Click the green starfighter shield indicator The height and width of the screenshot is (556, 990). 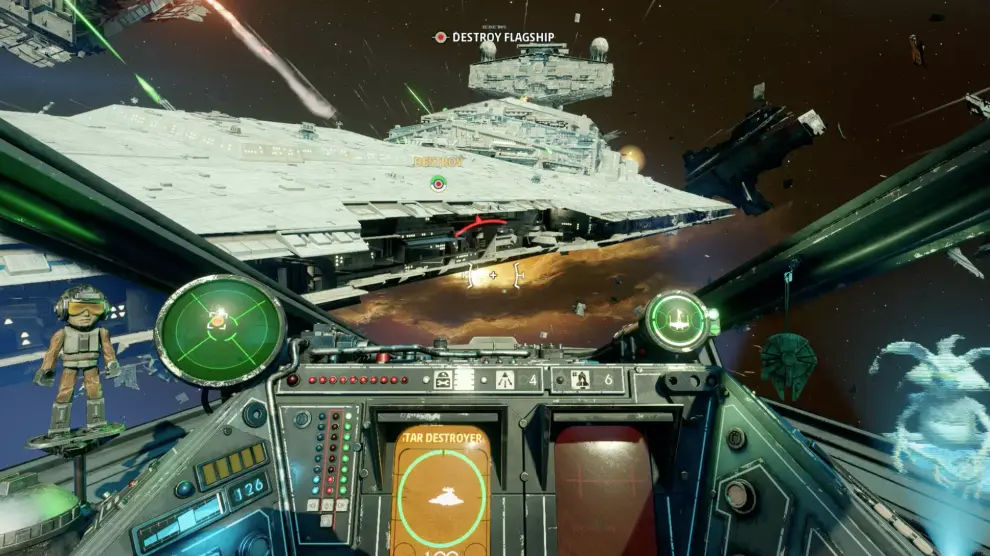[x=678, y=320]
